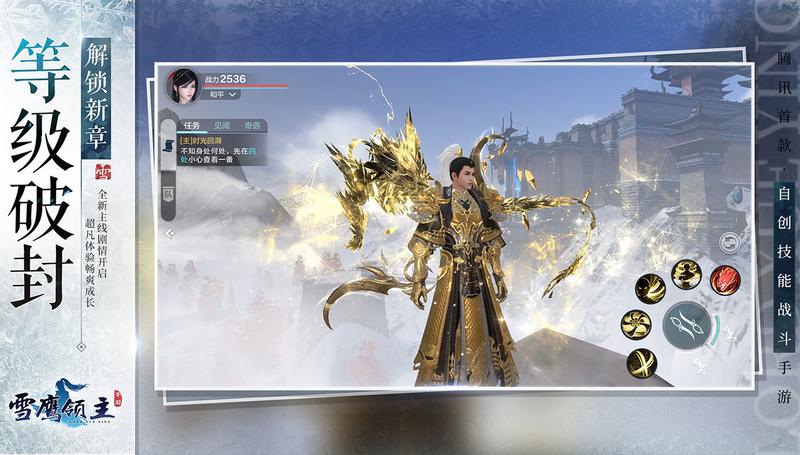Switch to the 见闻 tab
The height and width of the screenshot is (455, 800).
pyautogui.click(x=222, y=126)
